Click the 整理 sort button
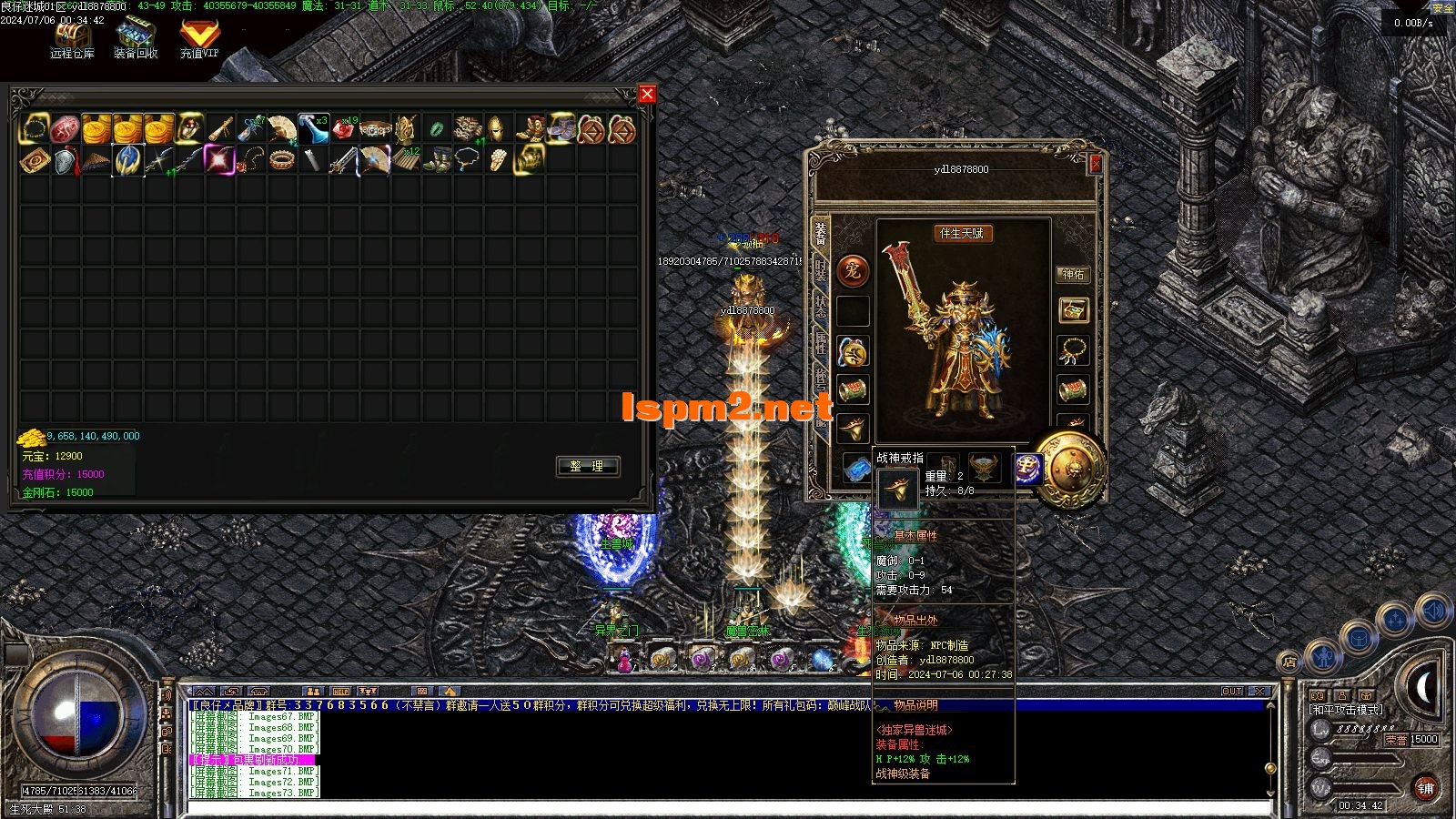The width and height of the screenshot is (1456, 819). pyautogui.click(x=587, y=466)
